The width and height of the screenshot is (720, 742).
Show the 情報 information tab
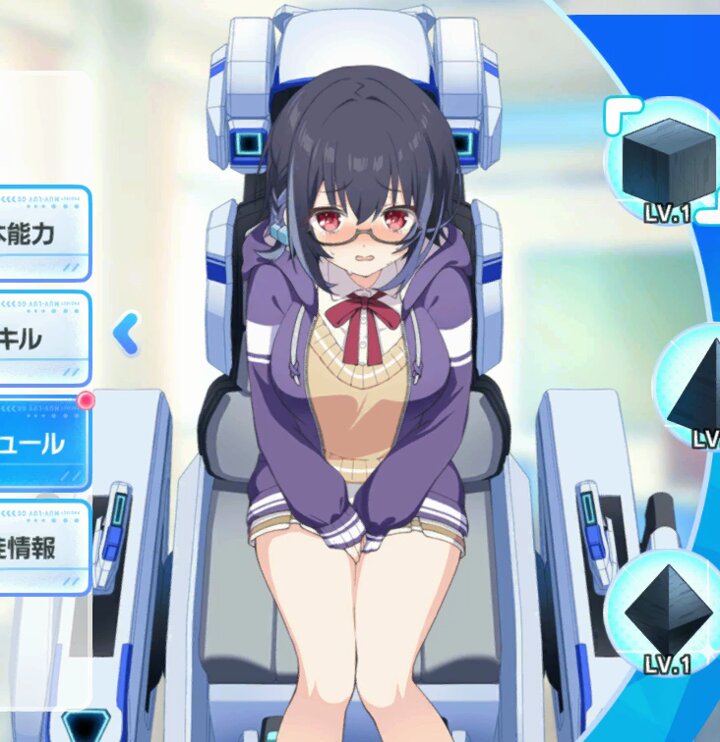point(42,547)
